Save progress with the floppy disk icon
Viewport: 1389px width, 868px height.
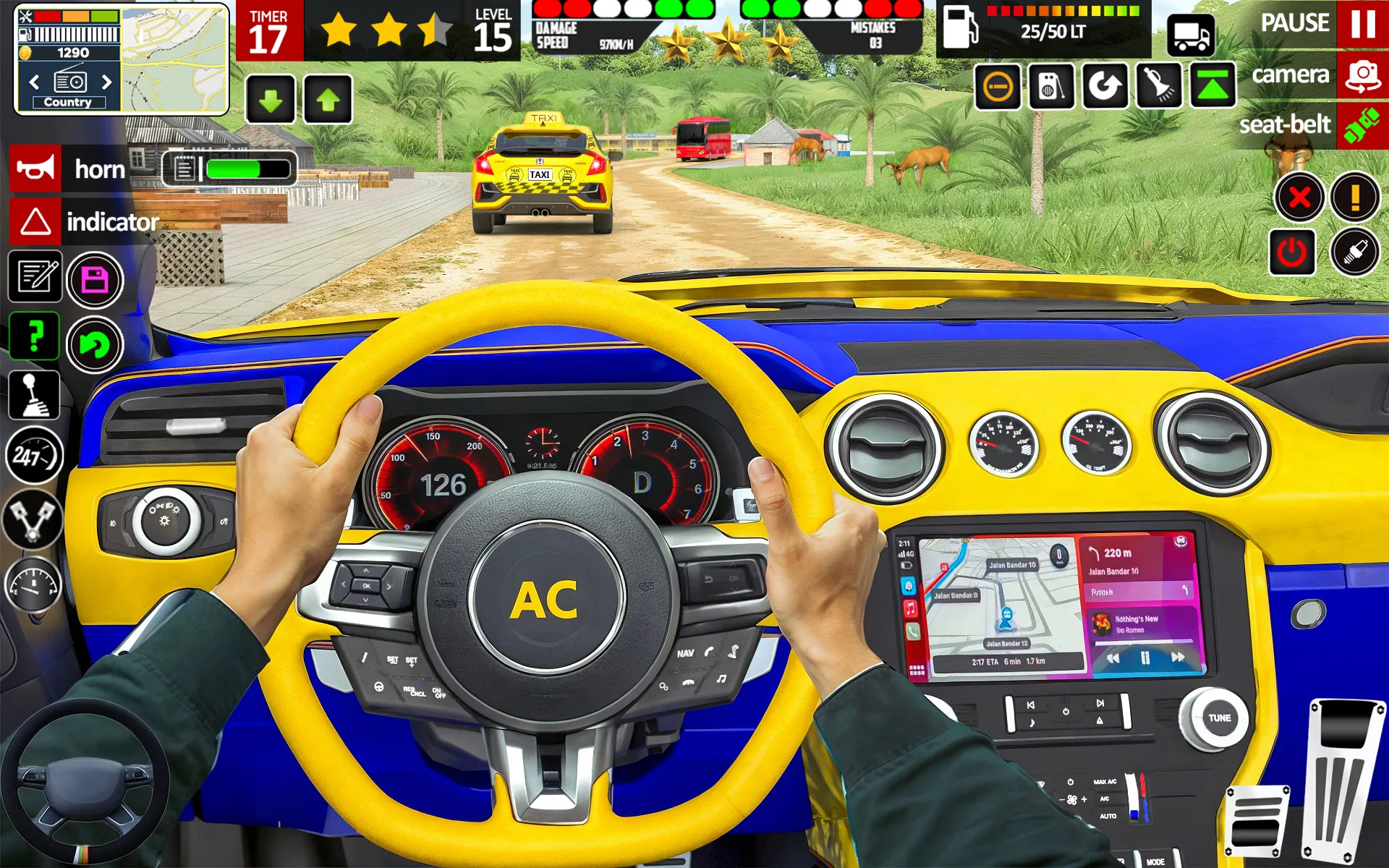click(95, 280)
